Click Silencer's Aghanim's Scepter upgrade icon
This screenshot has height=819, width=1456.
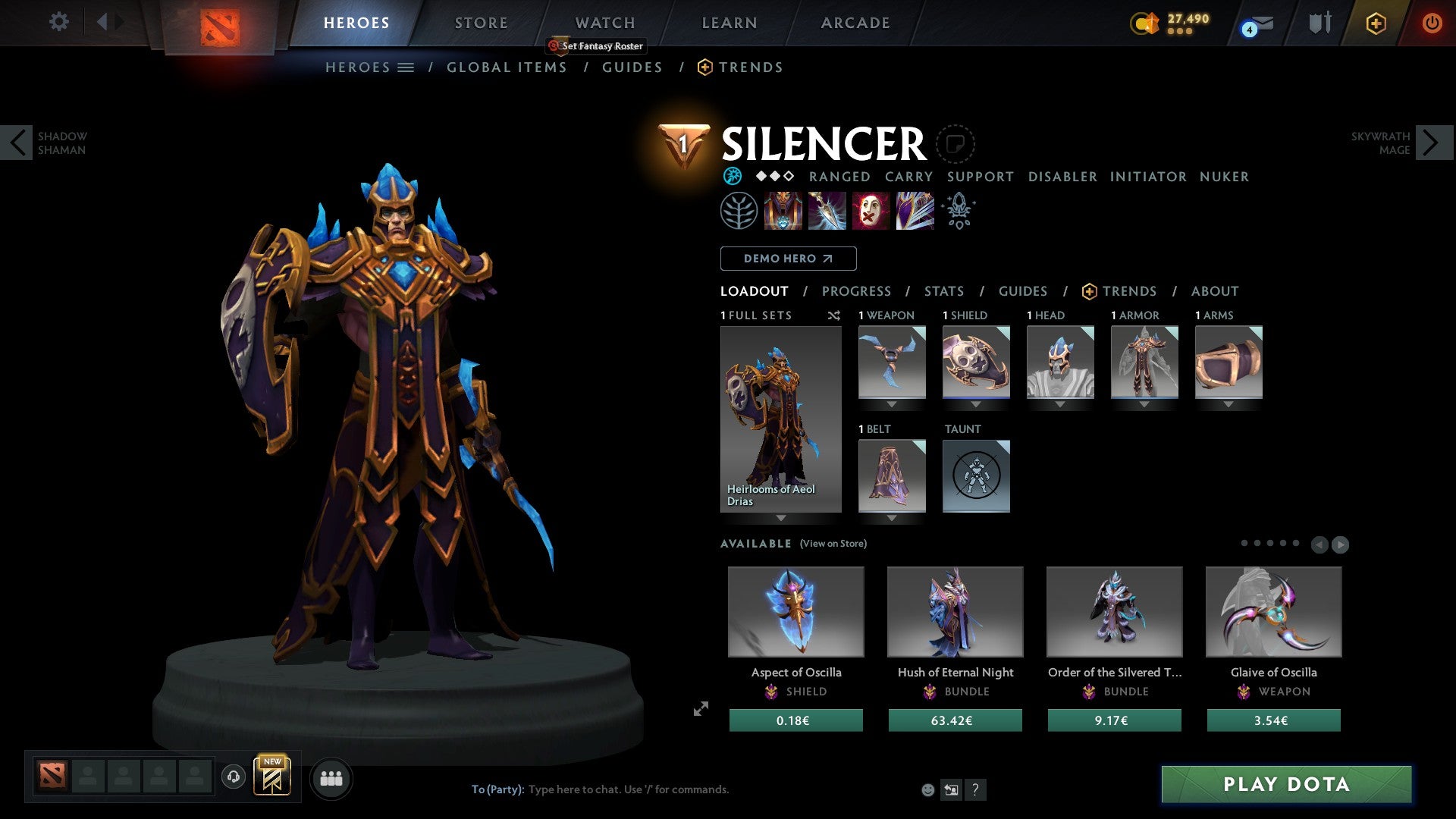tap(958, 211)
